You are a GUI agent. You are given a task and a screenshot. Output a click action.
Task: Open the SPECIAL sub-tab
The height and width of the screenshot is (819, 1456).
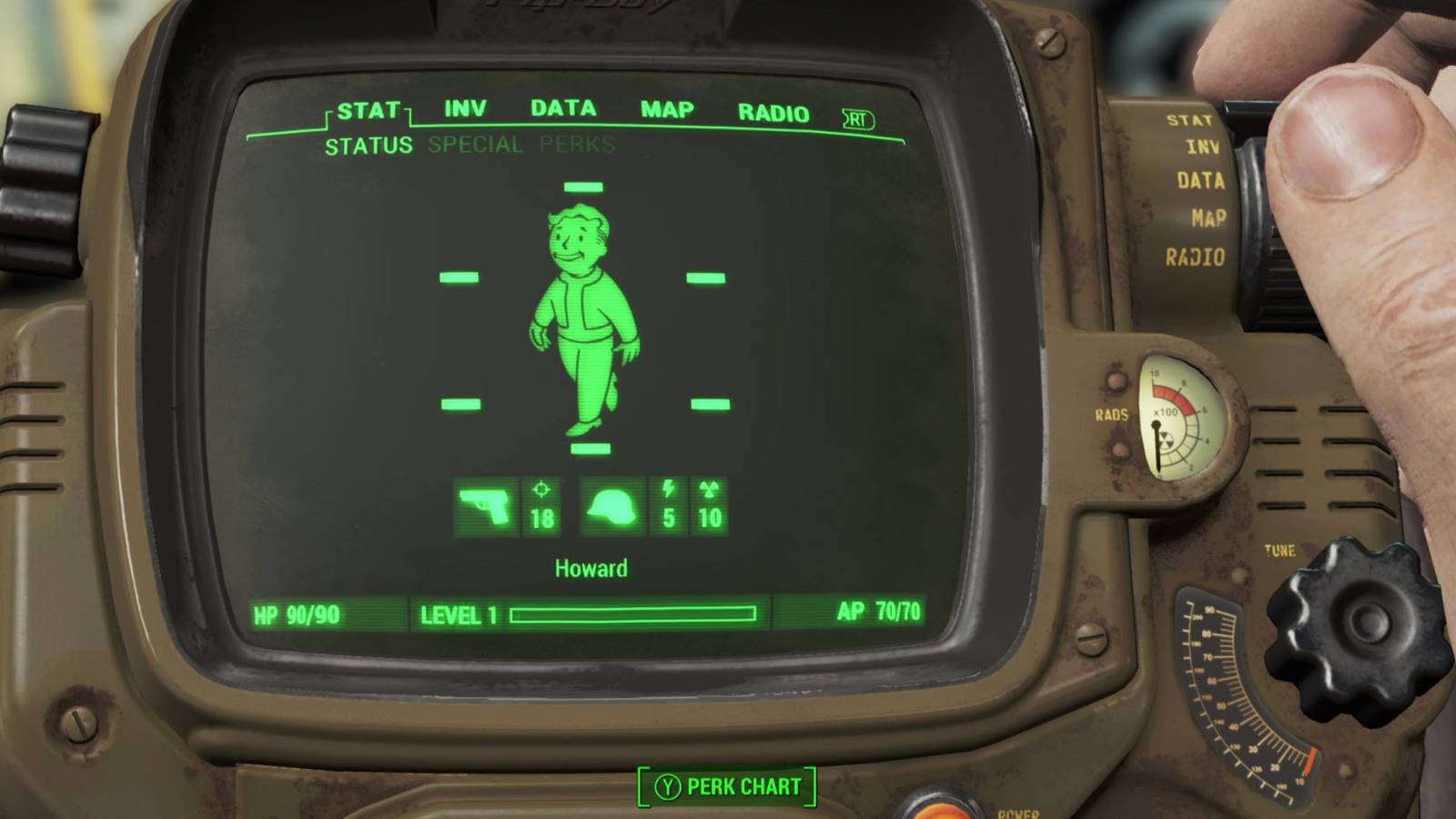coord(476,143)
